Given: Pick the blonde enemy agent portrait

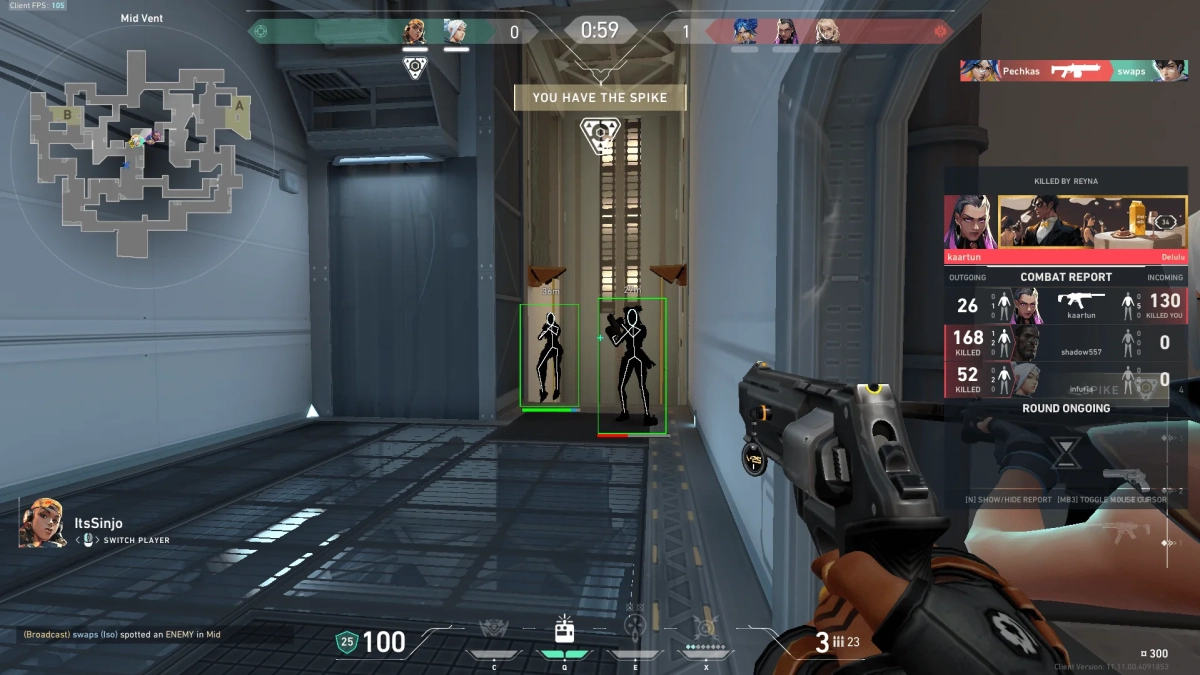Looking at the screenshot, I should (x=826, y=32).
